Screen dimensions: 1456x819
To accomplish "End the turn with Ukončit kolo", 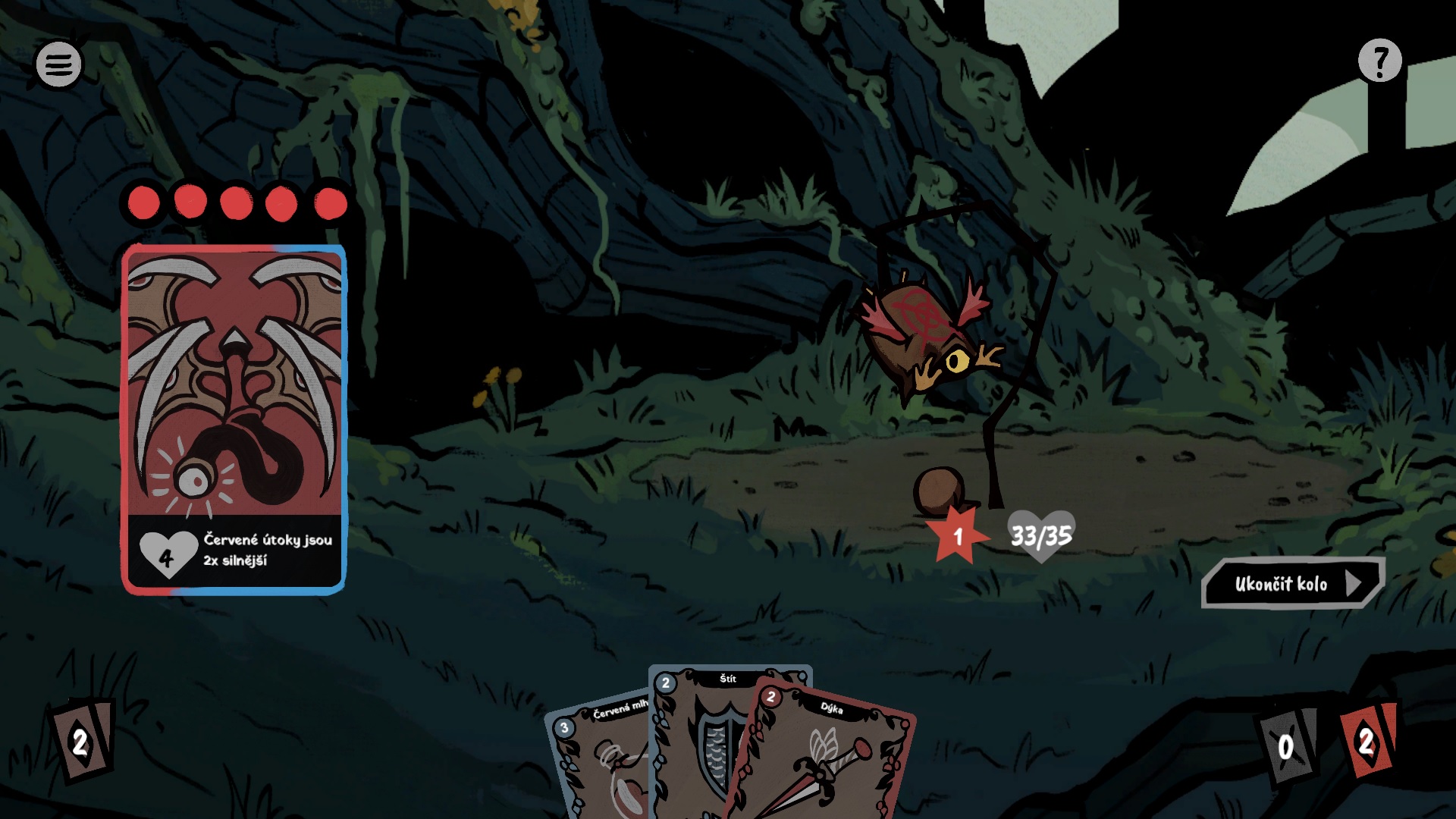I will (x=1292, y=583).
